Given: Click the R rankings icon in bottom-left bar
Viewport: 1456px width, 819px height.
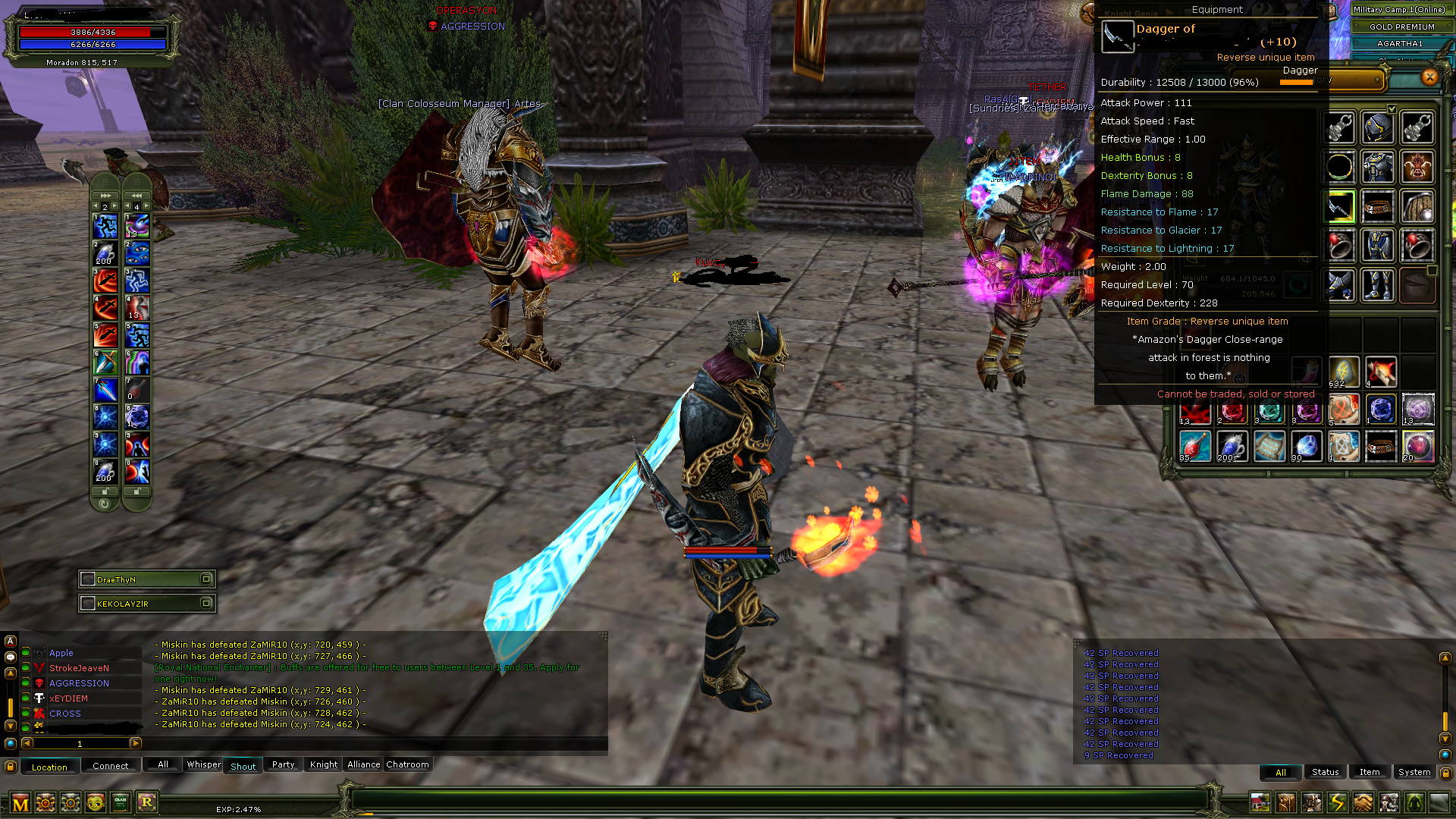Looking at the screenshot, I should click(147, 802).
